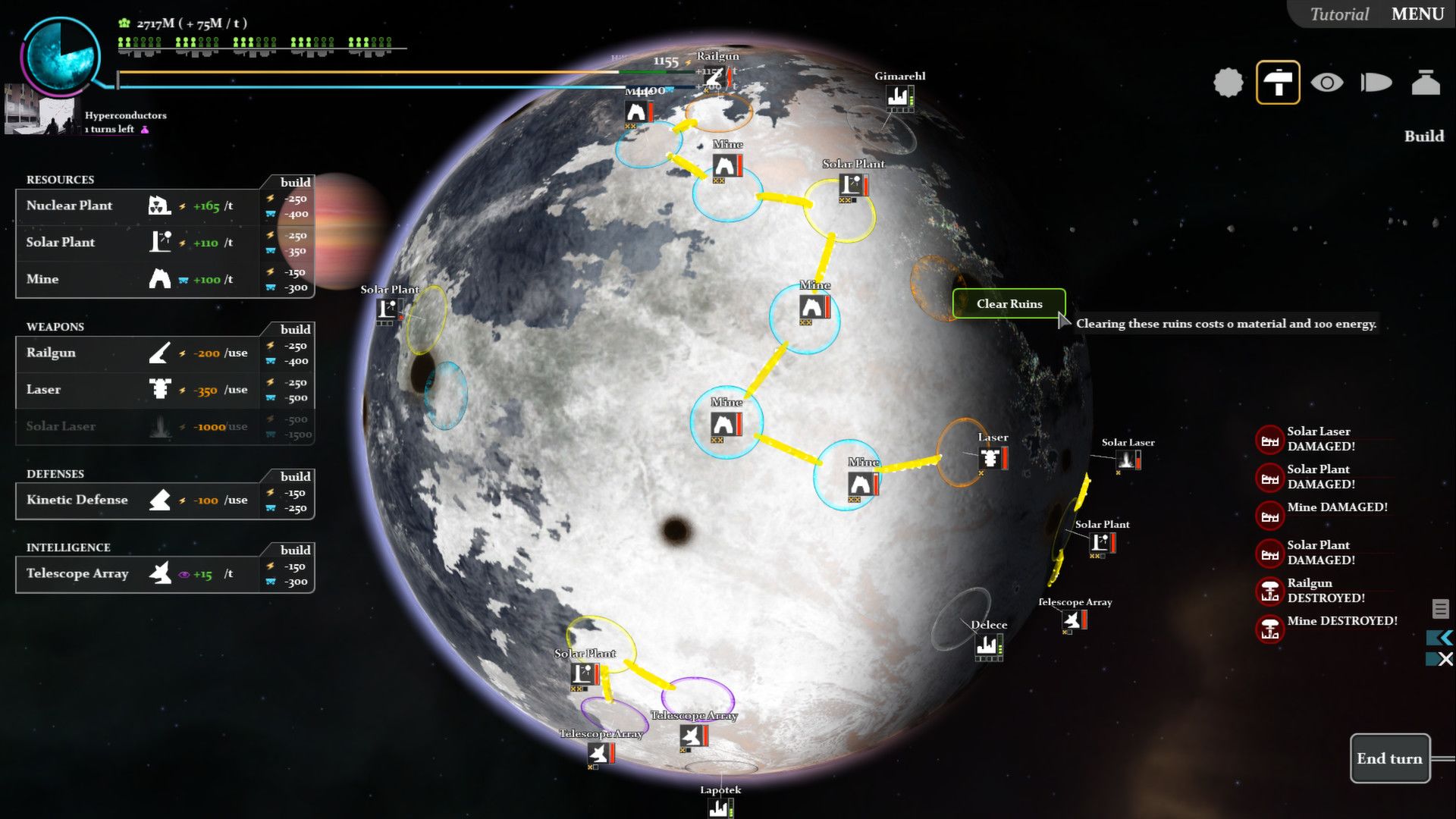Viewport: 1456px width, 819px height.
Task: Open the bullet-shaped weapons mode icon
Action: pyautogui.click(x=1376, y=82)
